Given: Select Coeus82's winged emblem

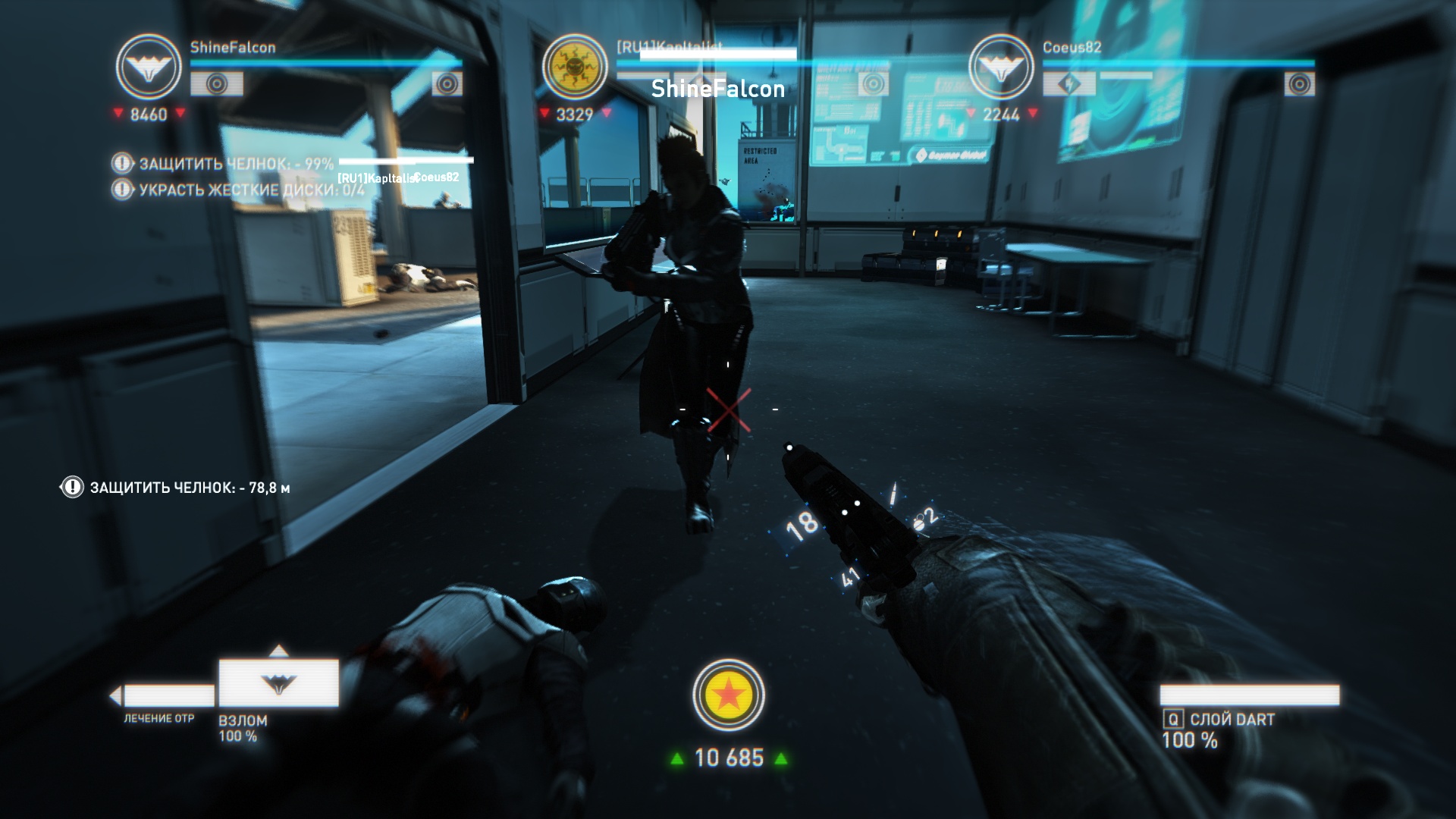Looking at the screenshot, I should pos(1001,67).
